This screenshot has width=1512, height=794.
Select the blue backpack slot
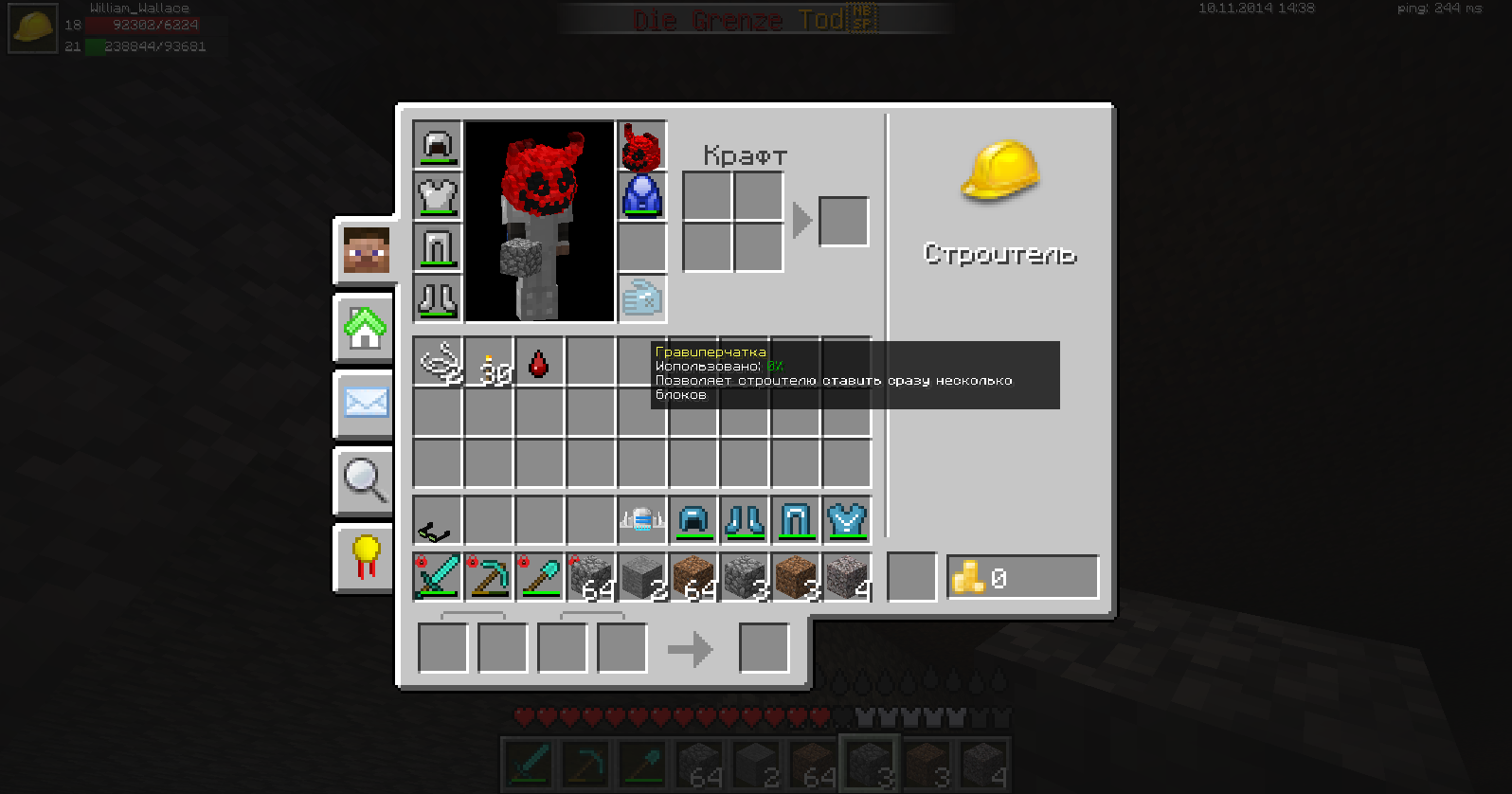[642, 197]
